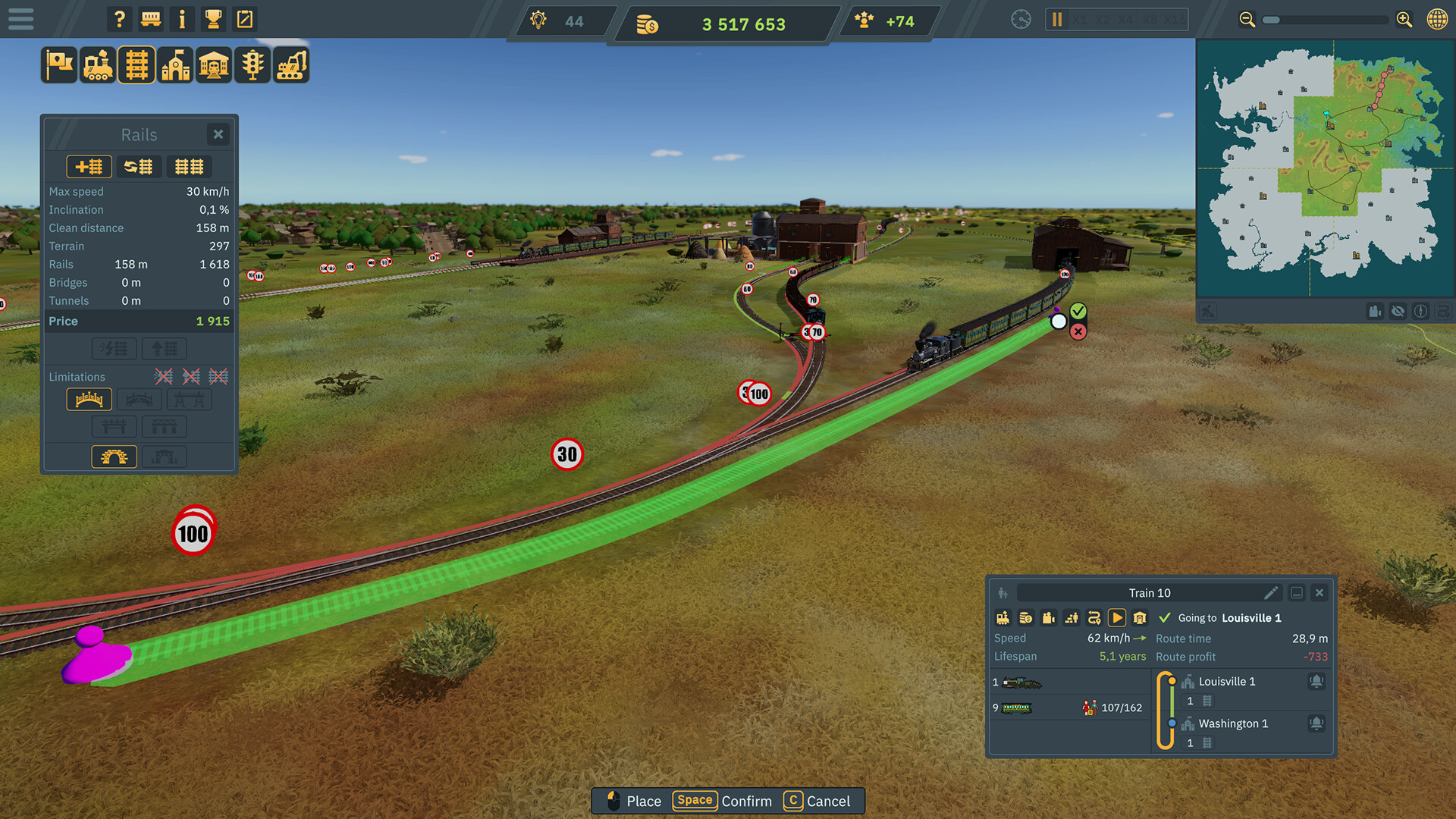This screenshot has height=819, width=1456.
Task: Hide minimap details with the eye icon
Action: [1398, 311]
